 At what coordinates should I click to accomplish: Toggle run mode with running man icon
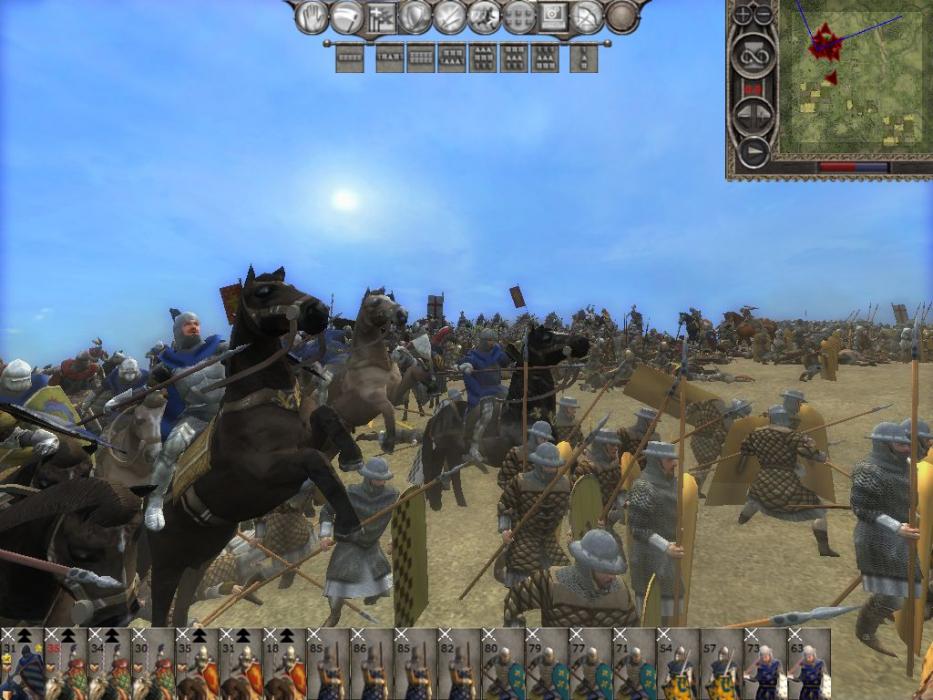(484, 17)
